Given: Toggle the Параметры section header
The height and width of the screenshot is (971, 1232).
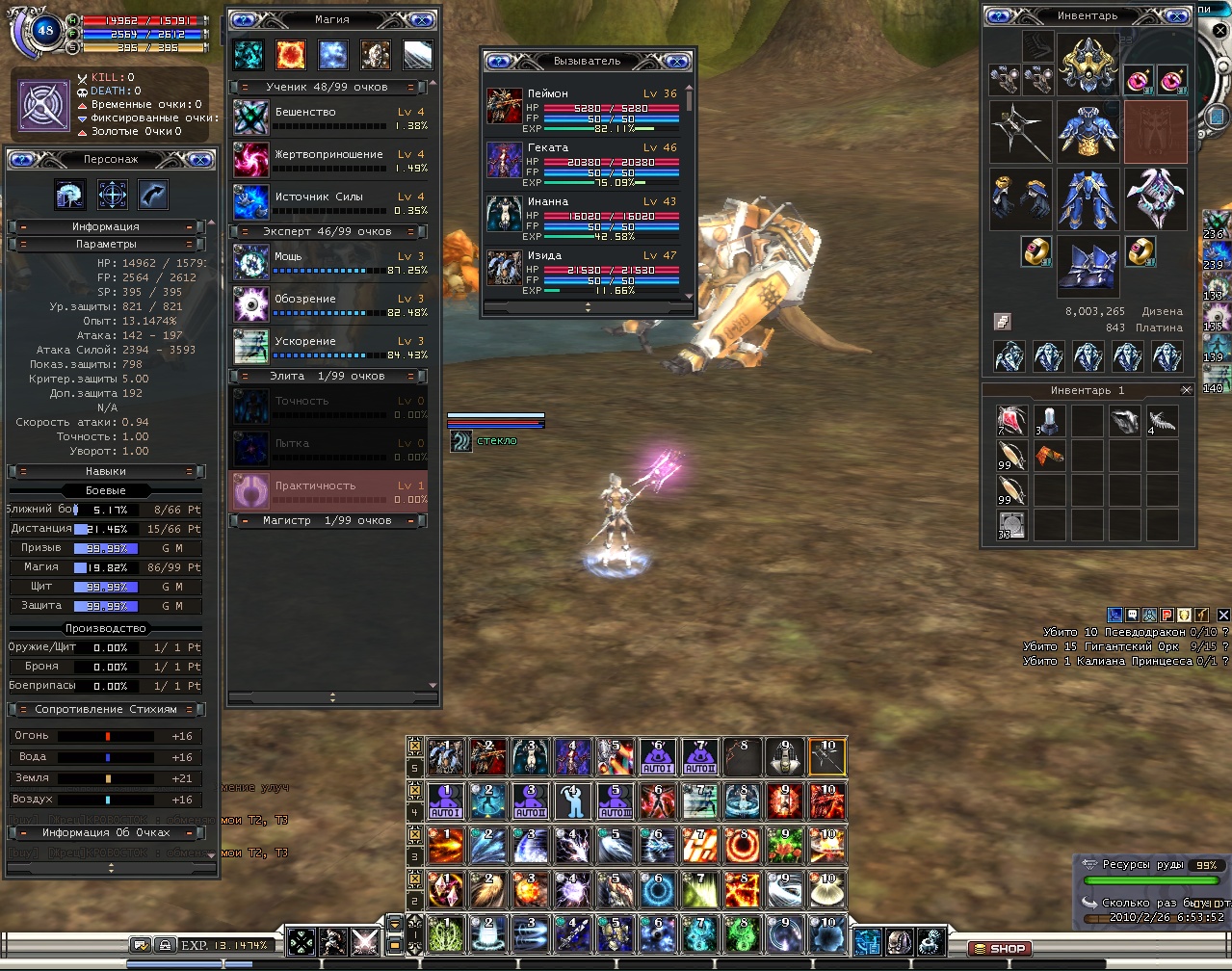Looking at the screenshot, I should [106, 245].
